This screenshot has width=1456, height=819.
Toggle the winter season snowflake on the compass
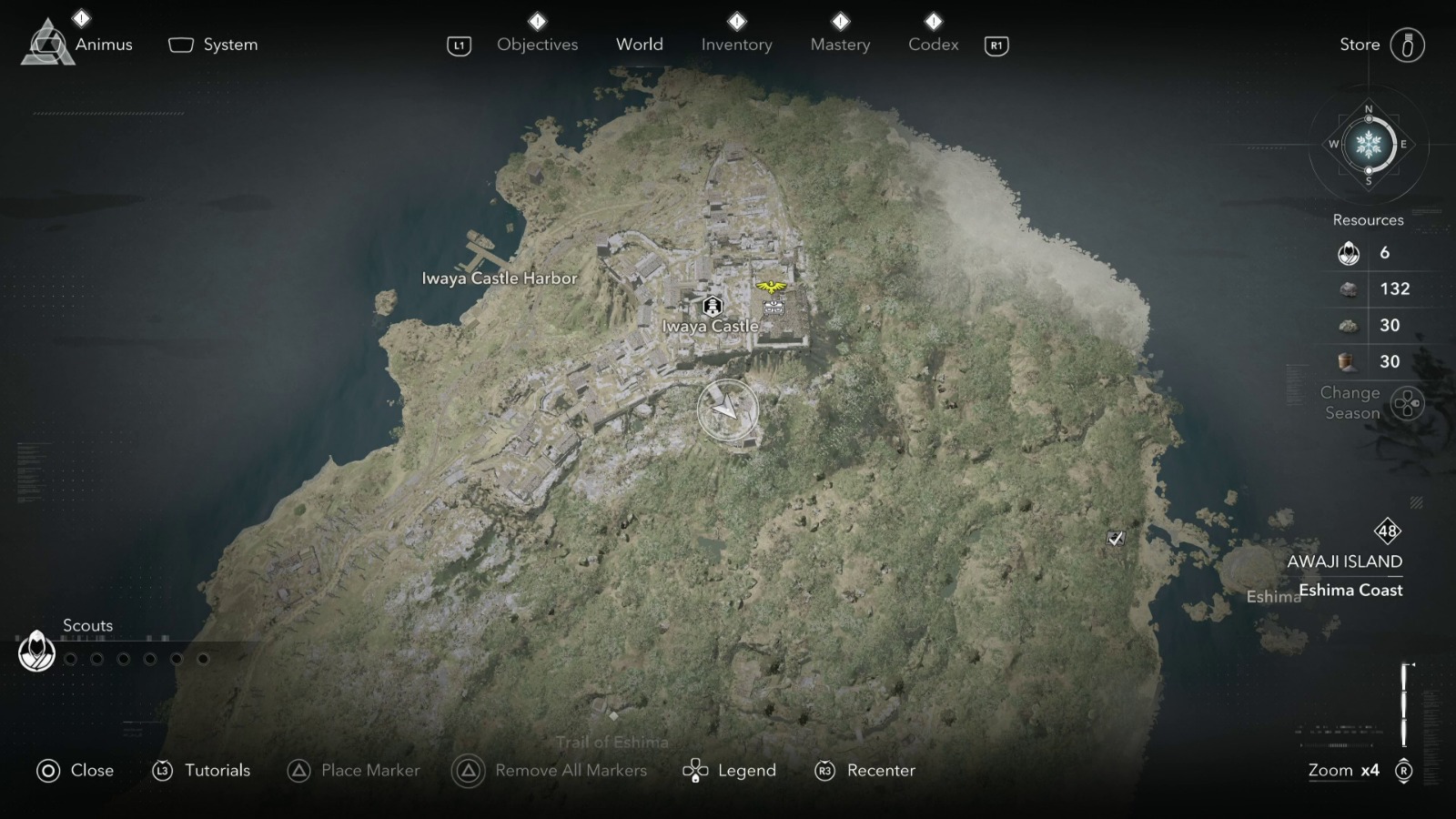tap(1369, 144)
